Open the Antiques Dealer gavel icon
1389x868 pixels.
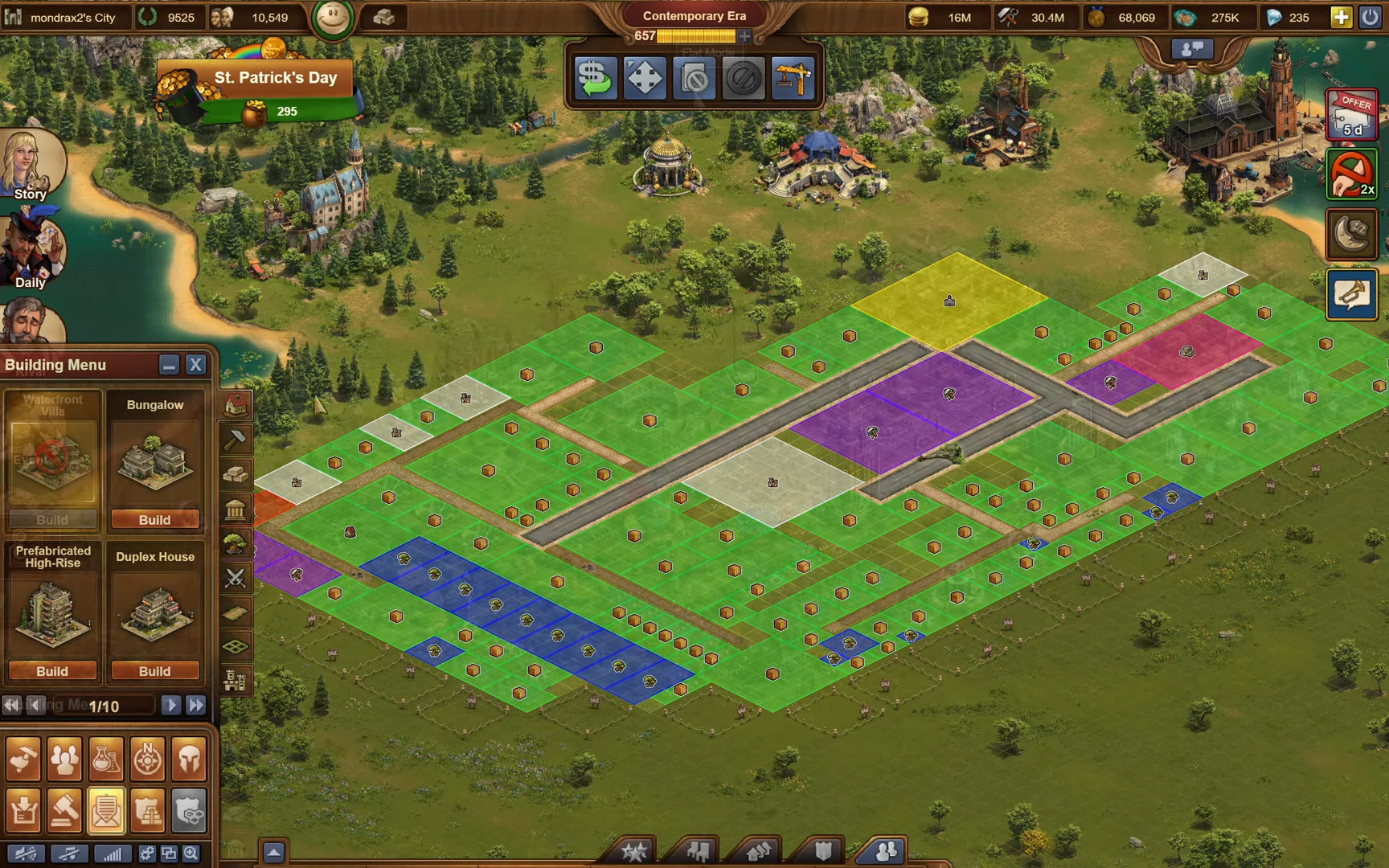[65, 810]
